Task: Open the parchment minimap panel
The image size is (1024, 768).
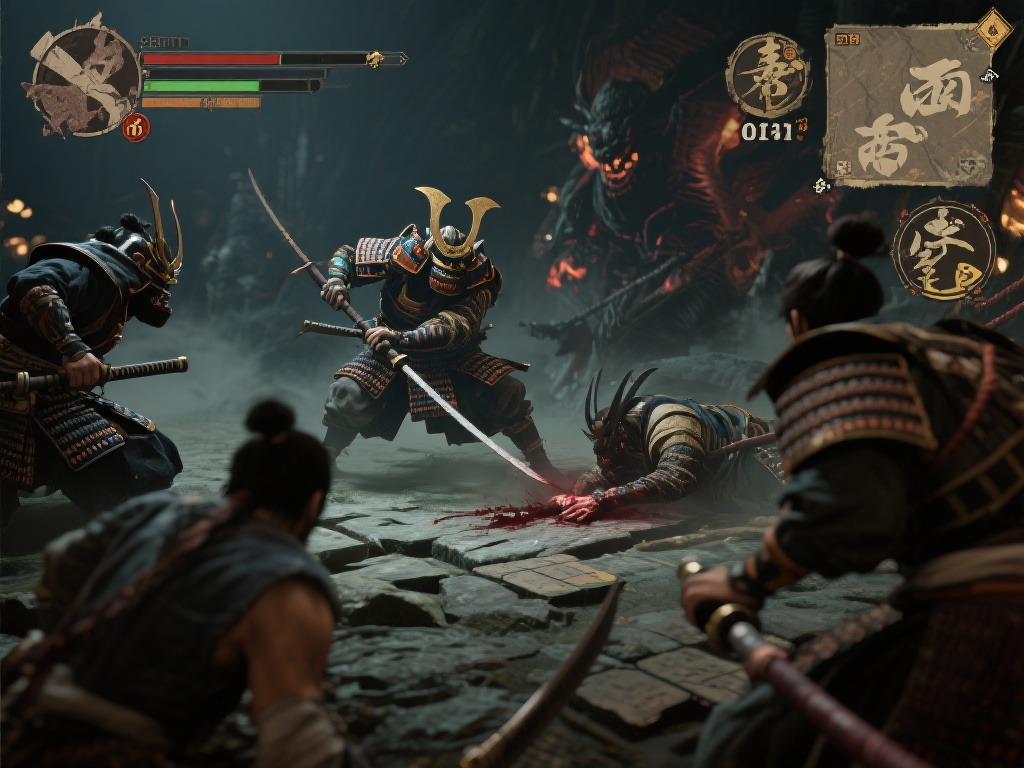Action: pyautogui.click(x=908, y=105)
